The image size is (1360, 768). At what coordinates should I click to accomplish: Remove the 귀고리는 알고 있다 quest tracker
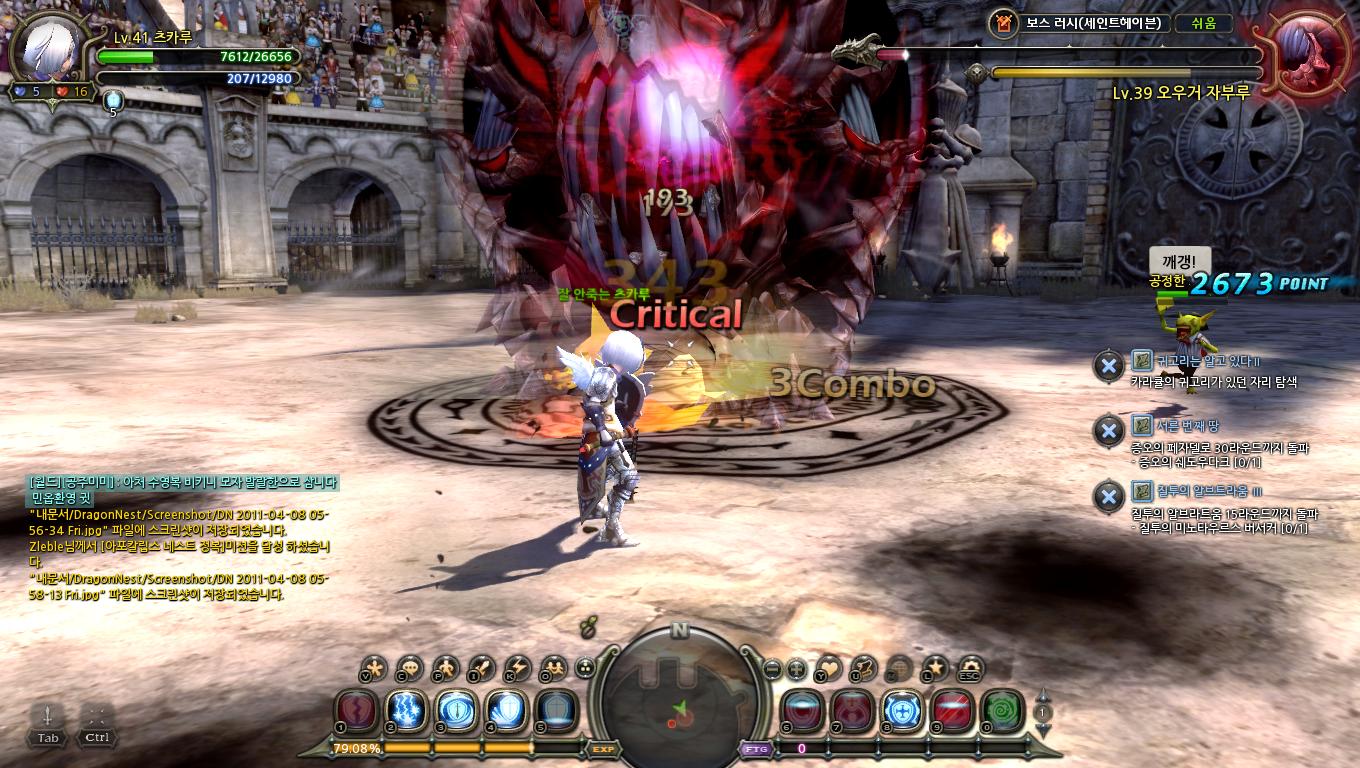1108,366
